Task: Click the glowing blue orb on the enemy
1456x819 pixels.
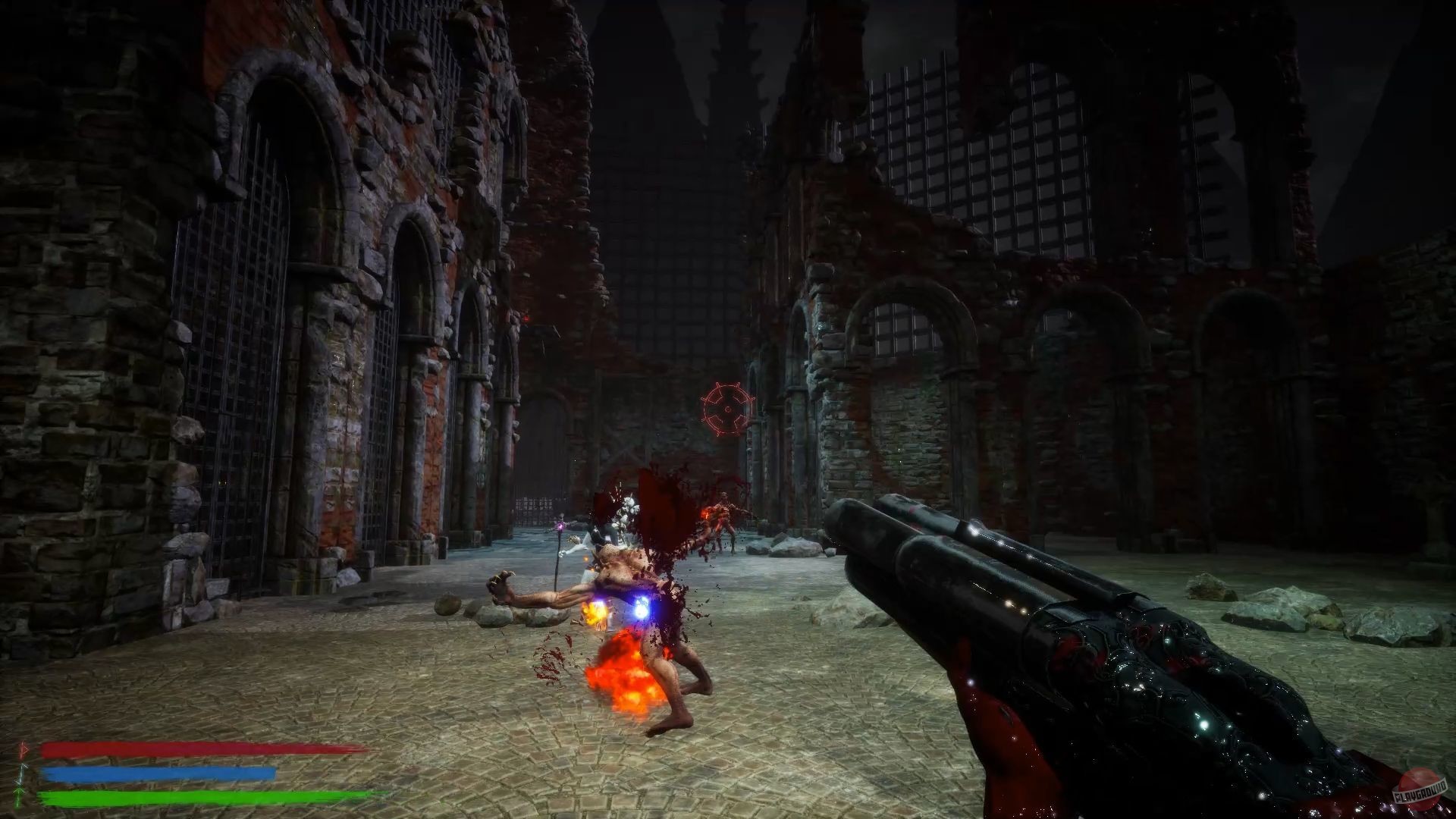Action: [643, 608]
